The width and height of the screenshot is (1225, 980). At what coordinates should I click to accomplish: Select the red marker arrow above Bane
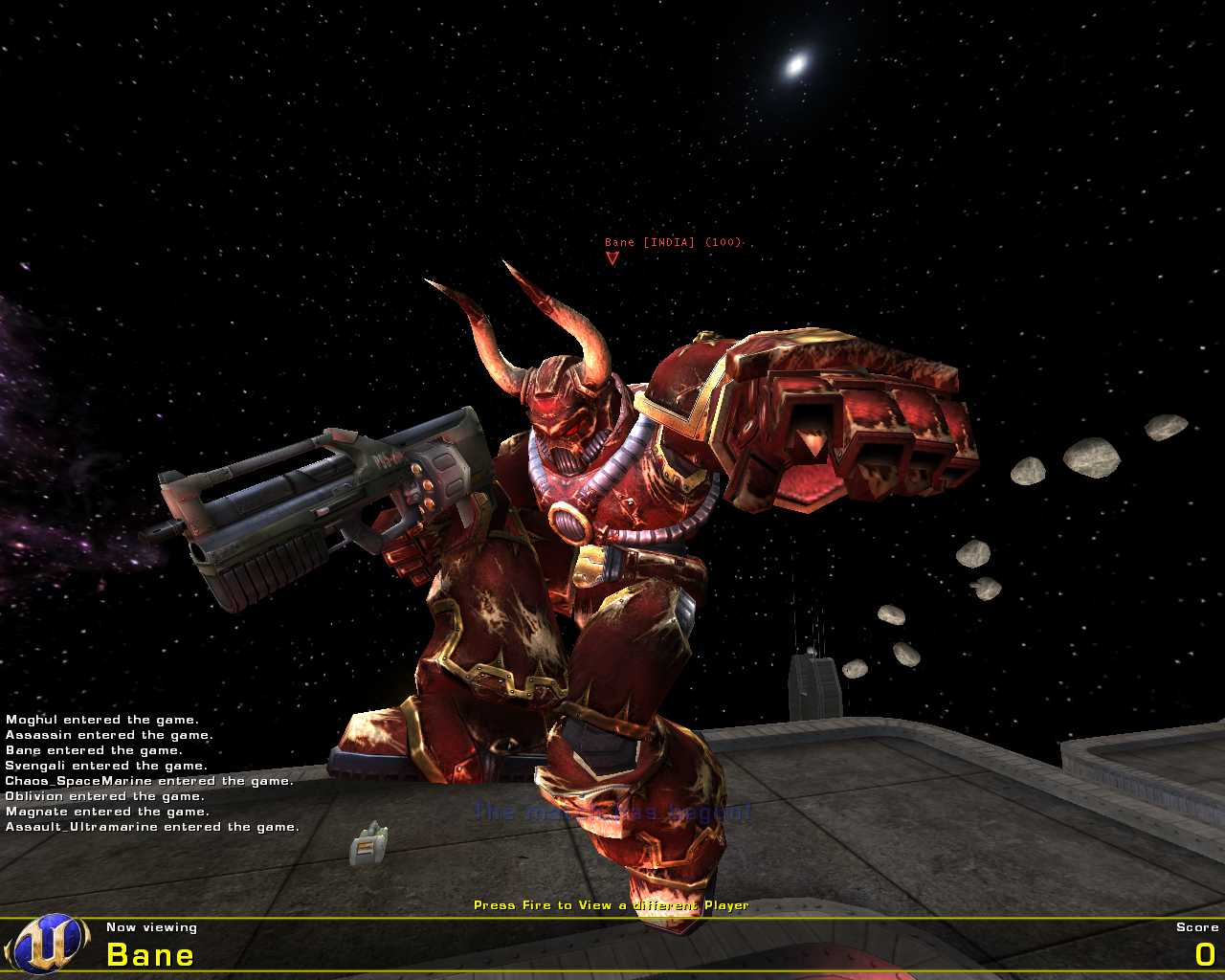coord(612,258)
